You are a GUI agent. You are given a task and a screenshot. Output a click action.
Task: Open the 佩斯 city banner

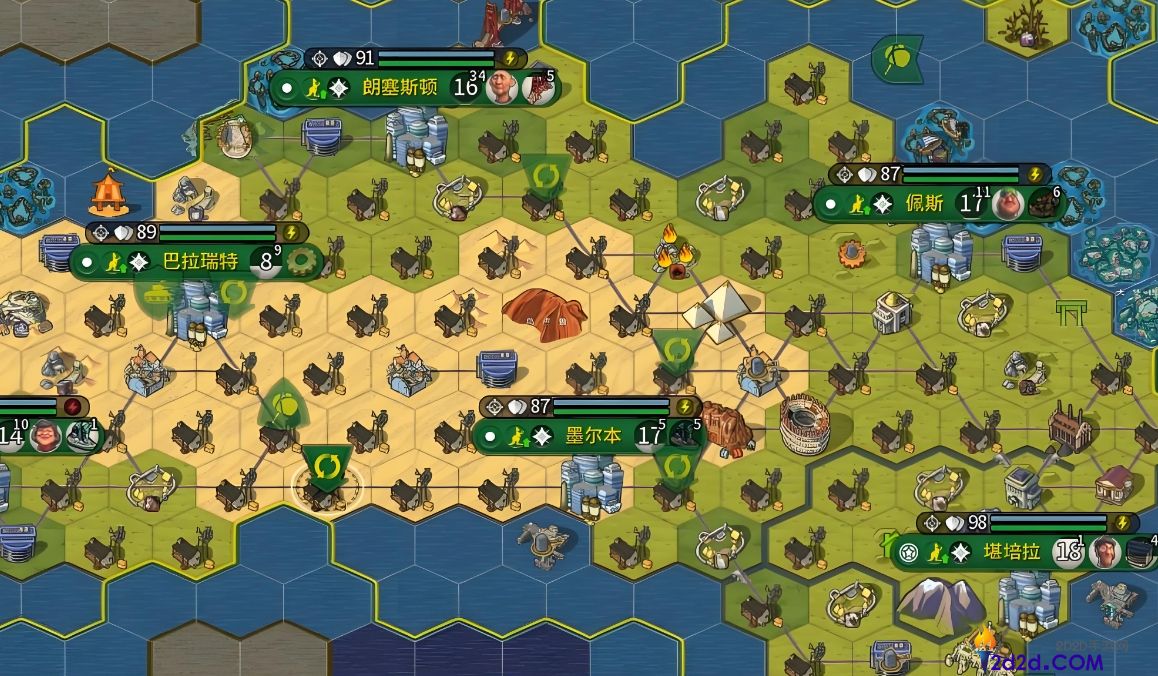[924, 204]
